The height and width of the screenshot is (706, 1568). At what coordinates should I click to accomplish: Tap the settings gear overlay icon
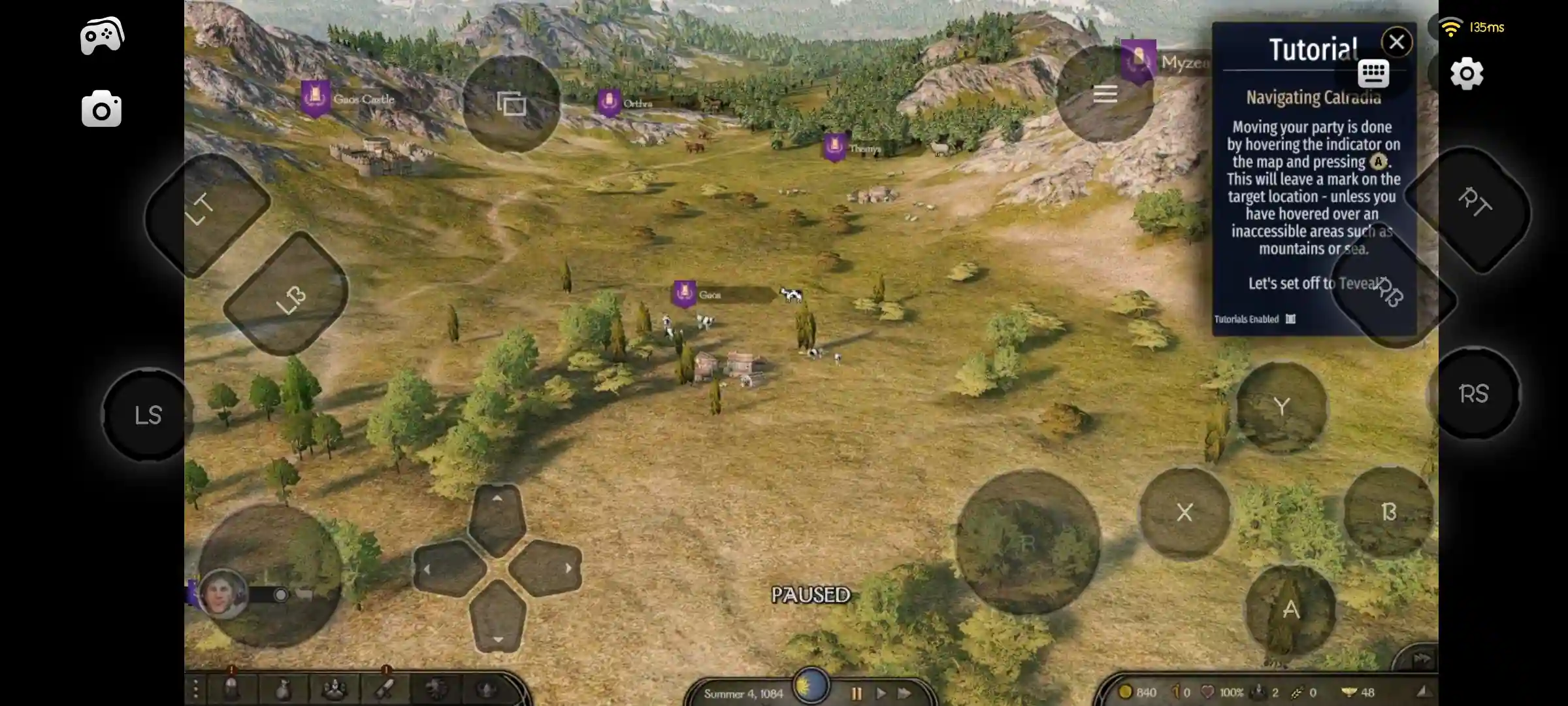pos(1467,73)
